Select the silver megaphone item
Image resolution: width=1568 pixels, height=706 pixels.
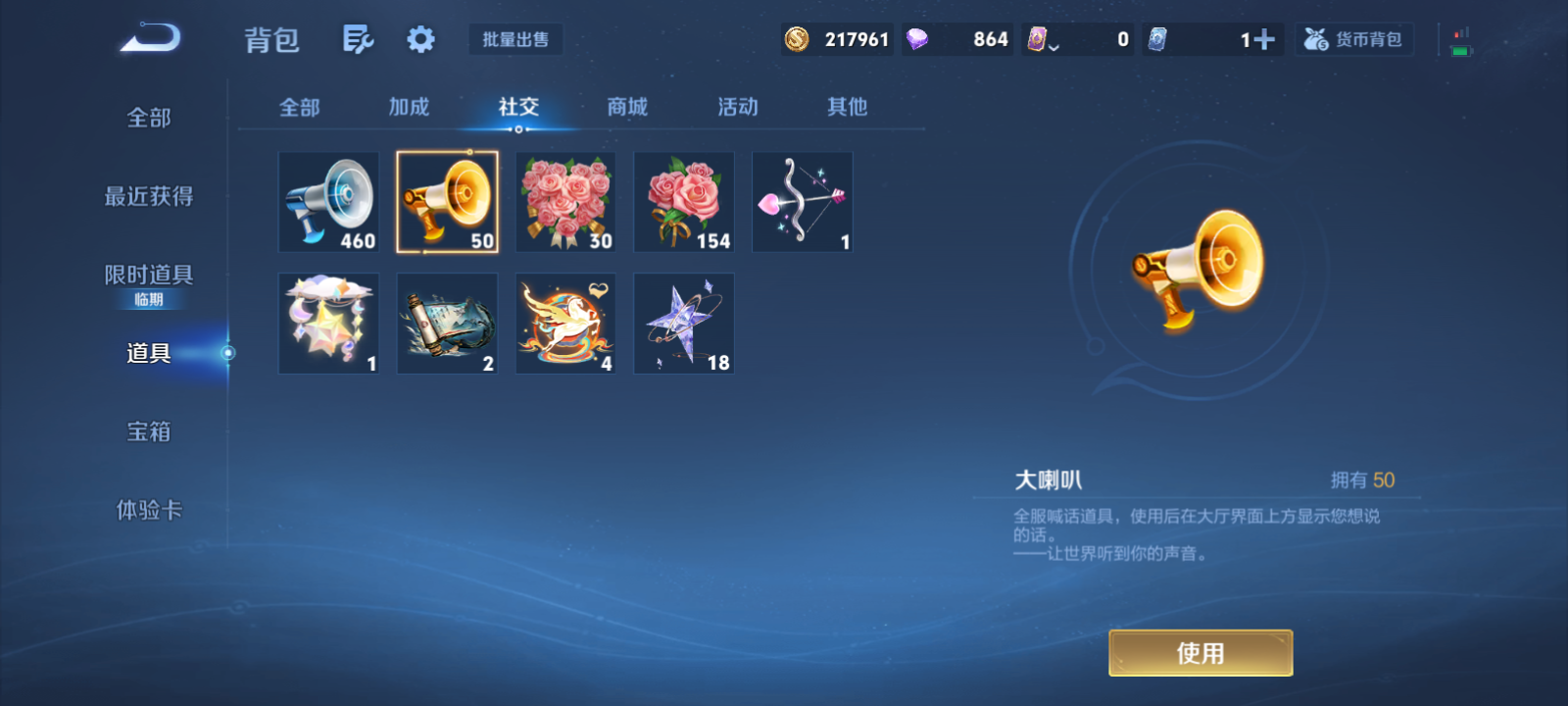(x=328, y=201)
